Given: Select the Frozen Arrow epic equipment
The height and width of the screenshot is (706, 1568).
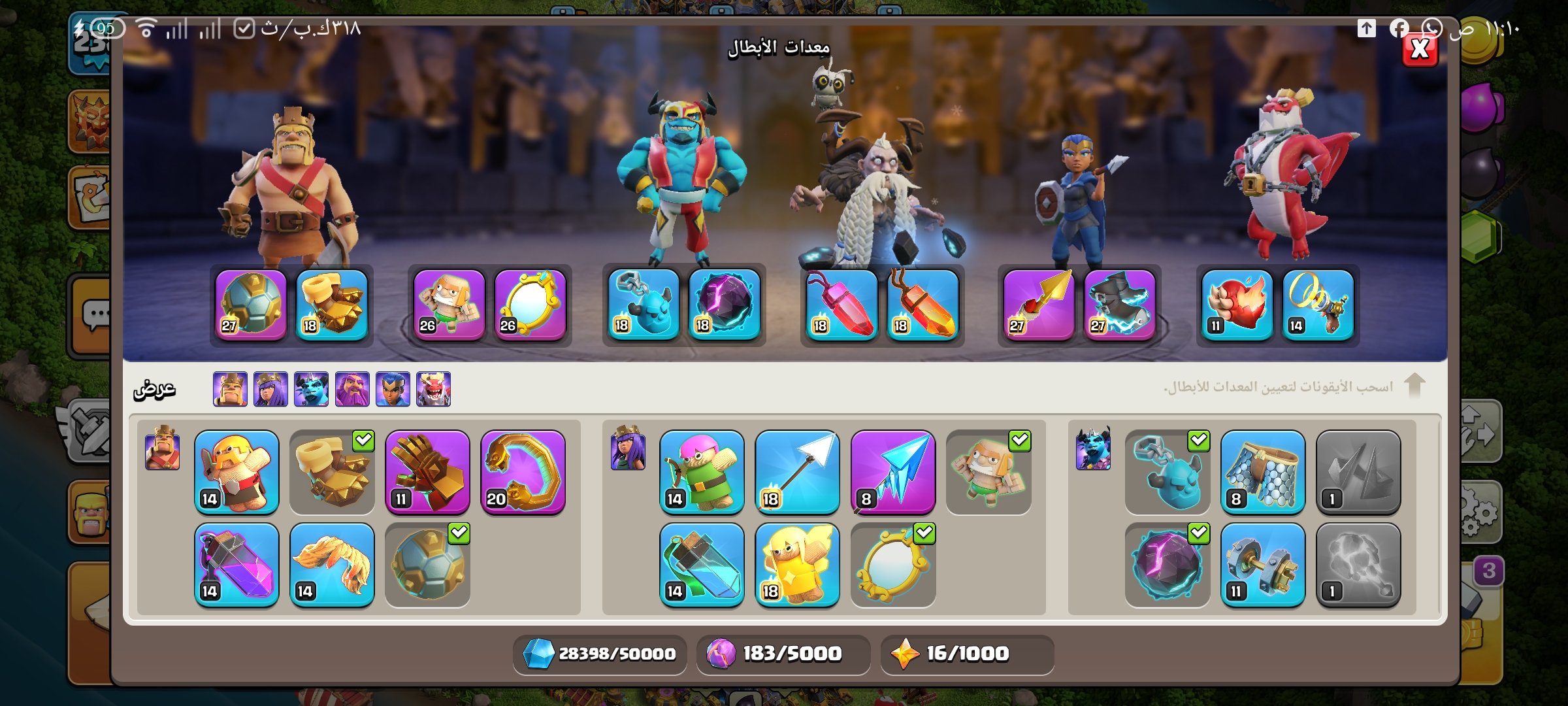Looking at the screenshot, I should coord(892,472).
